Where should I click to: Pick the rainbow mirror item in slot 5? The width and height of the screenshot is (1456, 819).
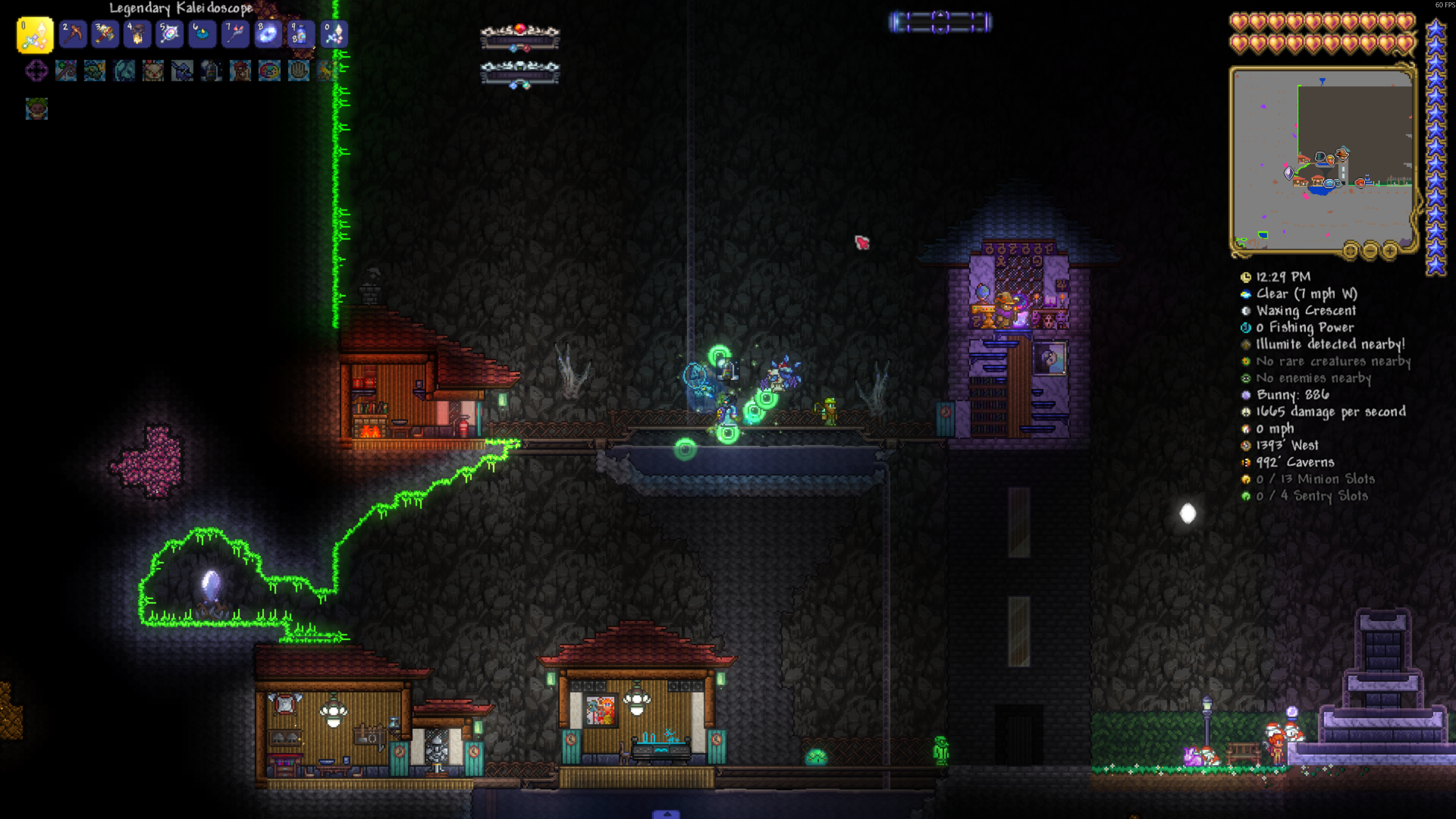coord(170,35)
